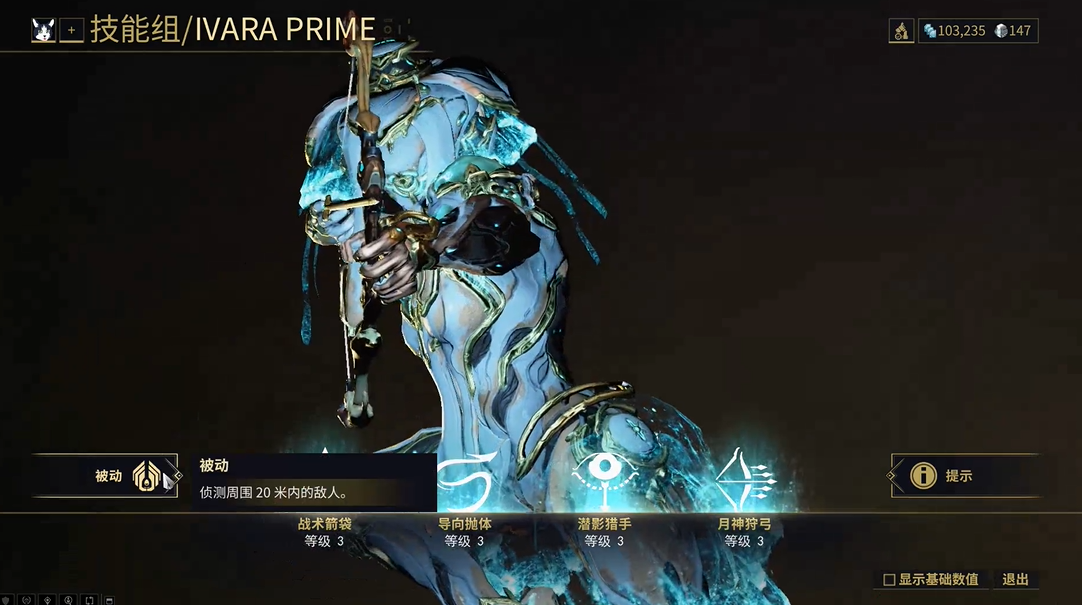Click the plus button beside the avatar
The width and height of the screenshot is (1082, 605).
71,31
